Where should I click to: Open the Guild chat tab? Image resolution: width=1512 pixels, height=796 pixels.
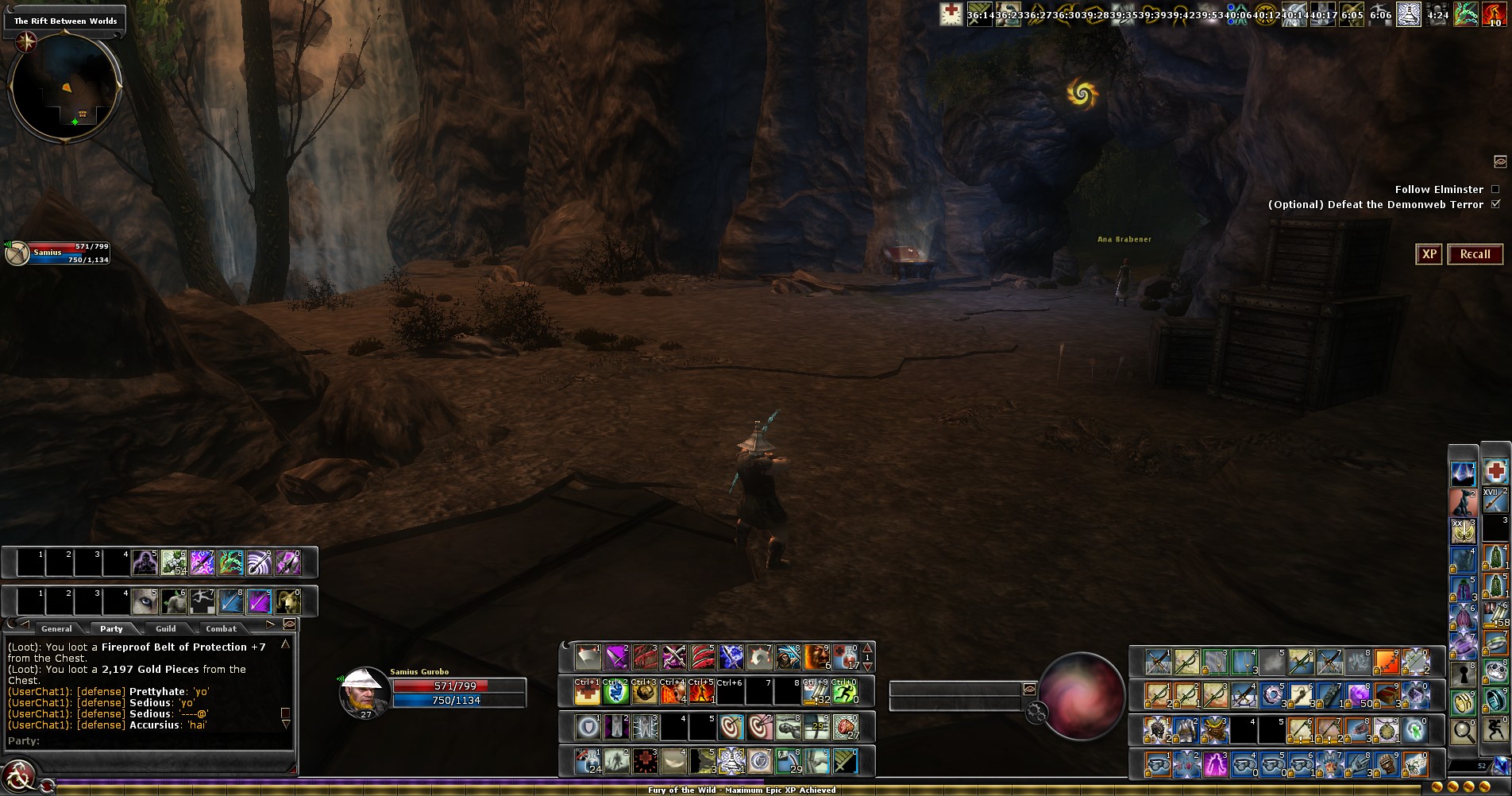(x=166, y=628)
